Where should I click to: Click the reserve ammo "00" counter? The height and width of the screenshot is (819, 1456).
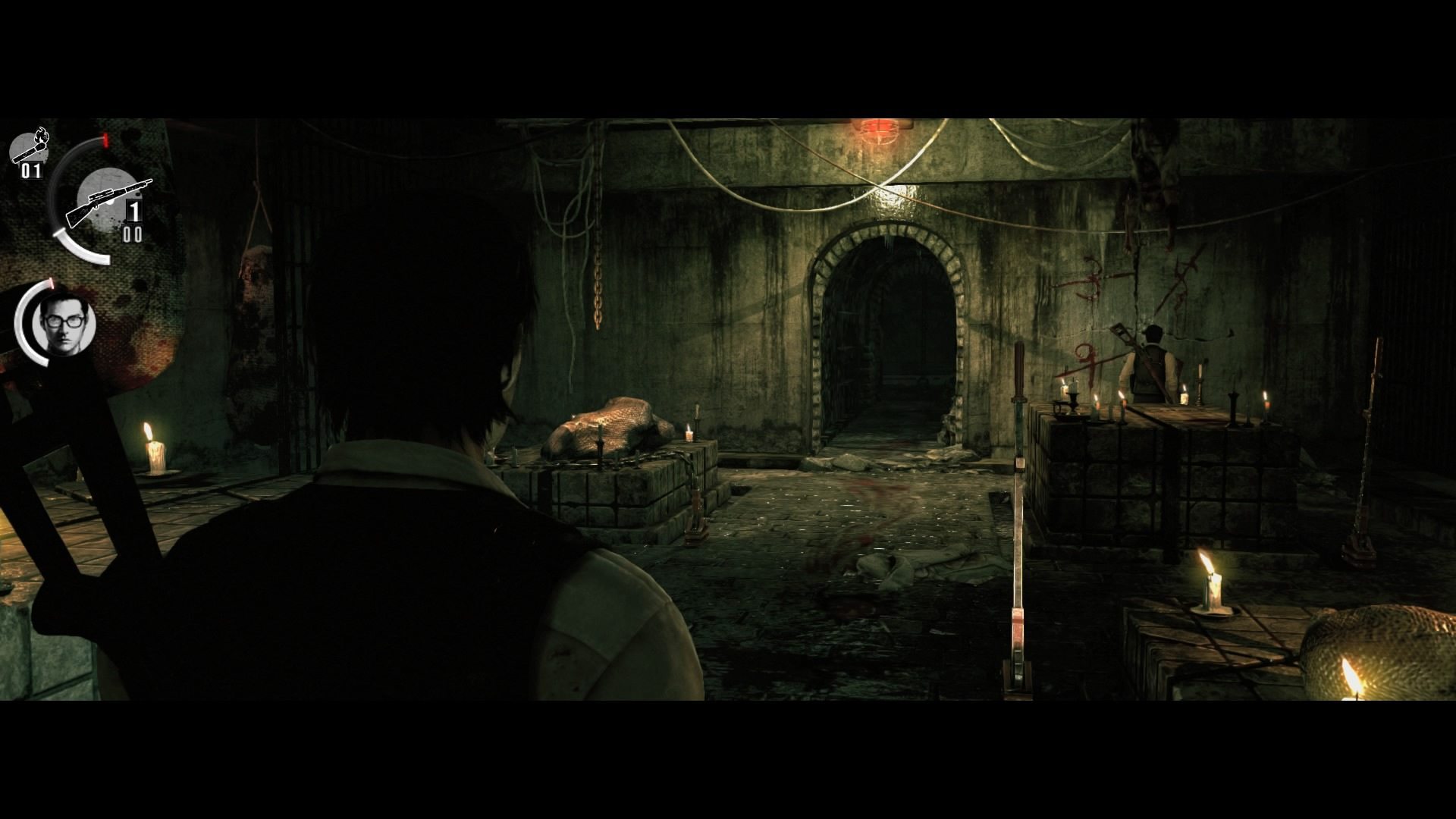(x=133, y=234)
